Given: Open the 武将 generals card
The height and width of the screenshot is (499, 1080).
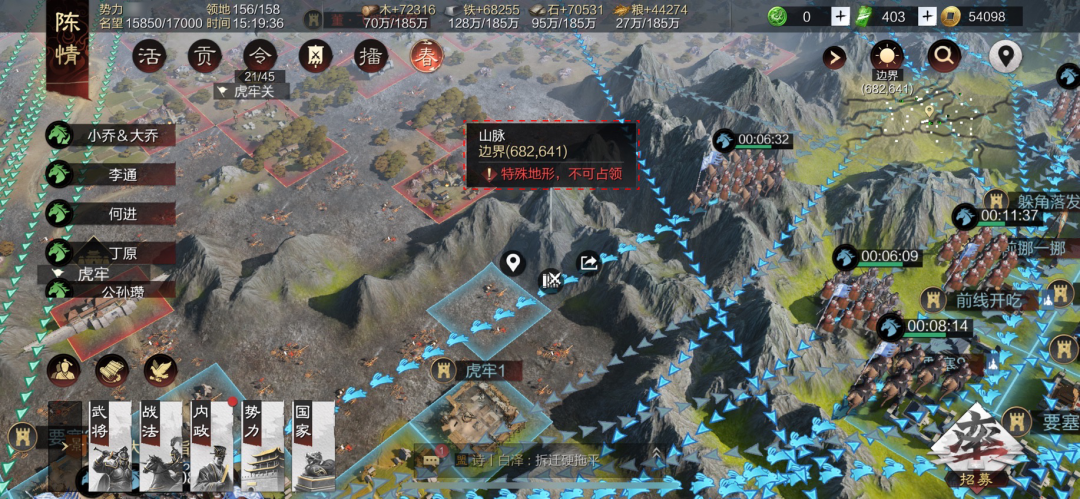Looking at the screenshot, I should coord(105,445).
